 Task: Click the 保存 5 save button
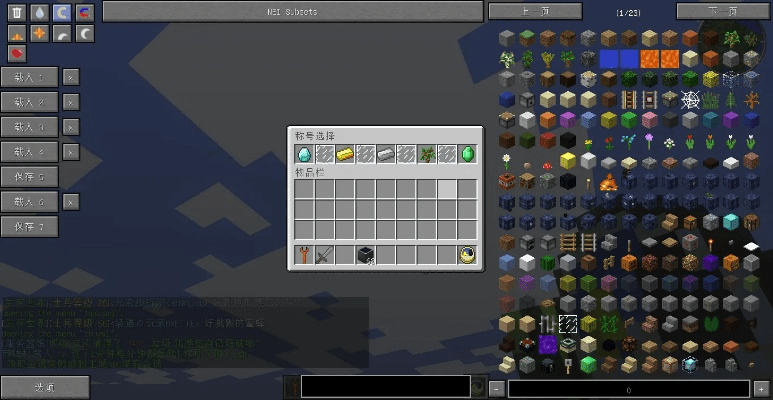click(29, 177)
